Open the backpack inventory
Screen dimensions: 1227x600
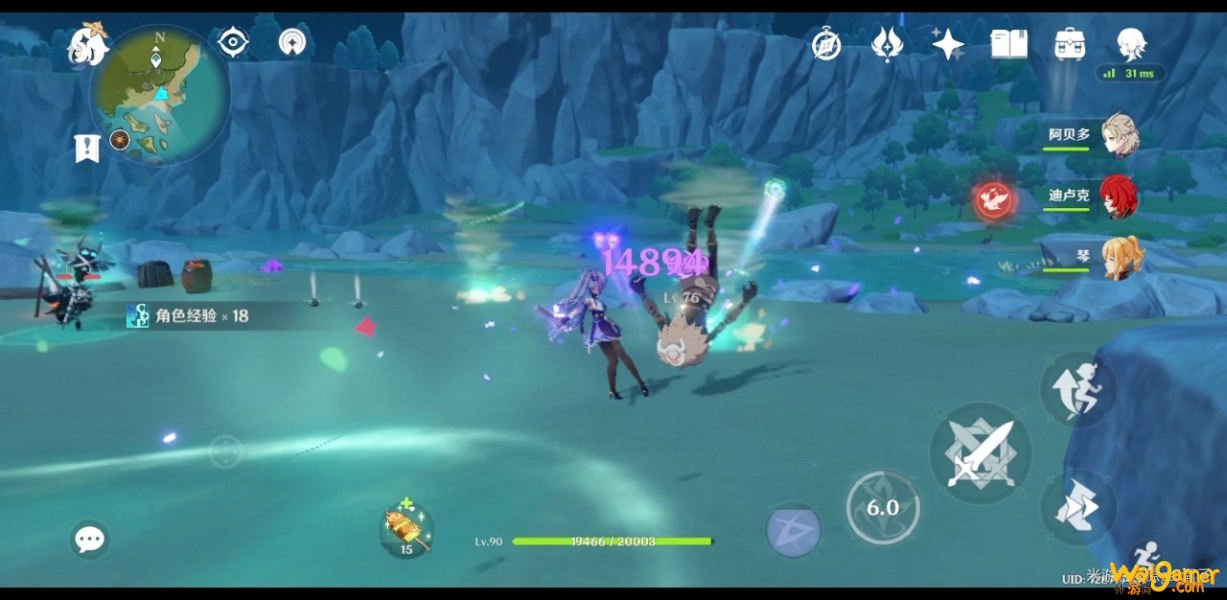[x=1070, y=44]
